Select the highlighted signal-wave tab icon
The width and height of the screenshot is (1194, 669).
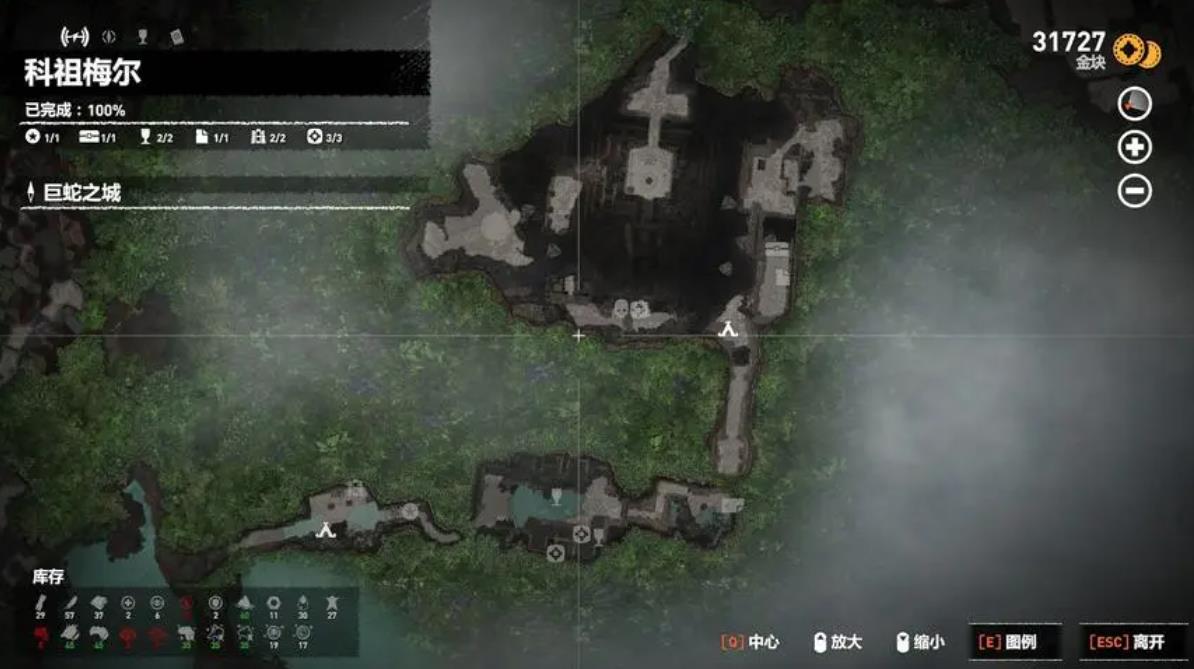(x=74, y=37)
